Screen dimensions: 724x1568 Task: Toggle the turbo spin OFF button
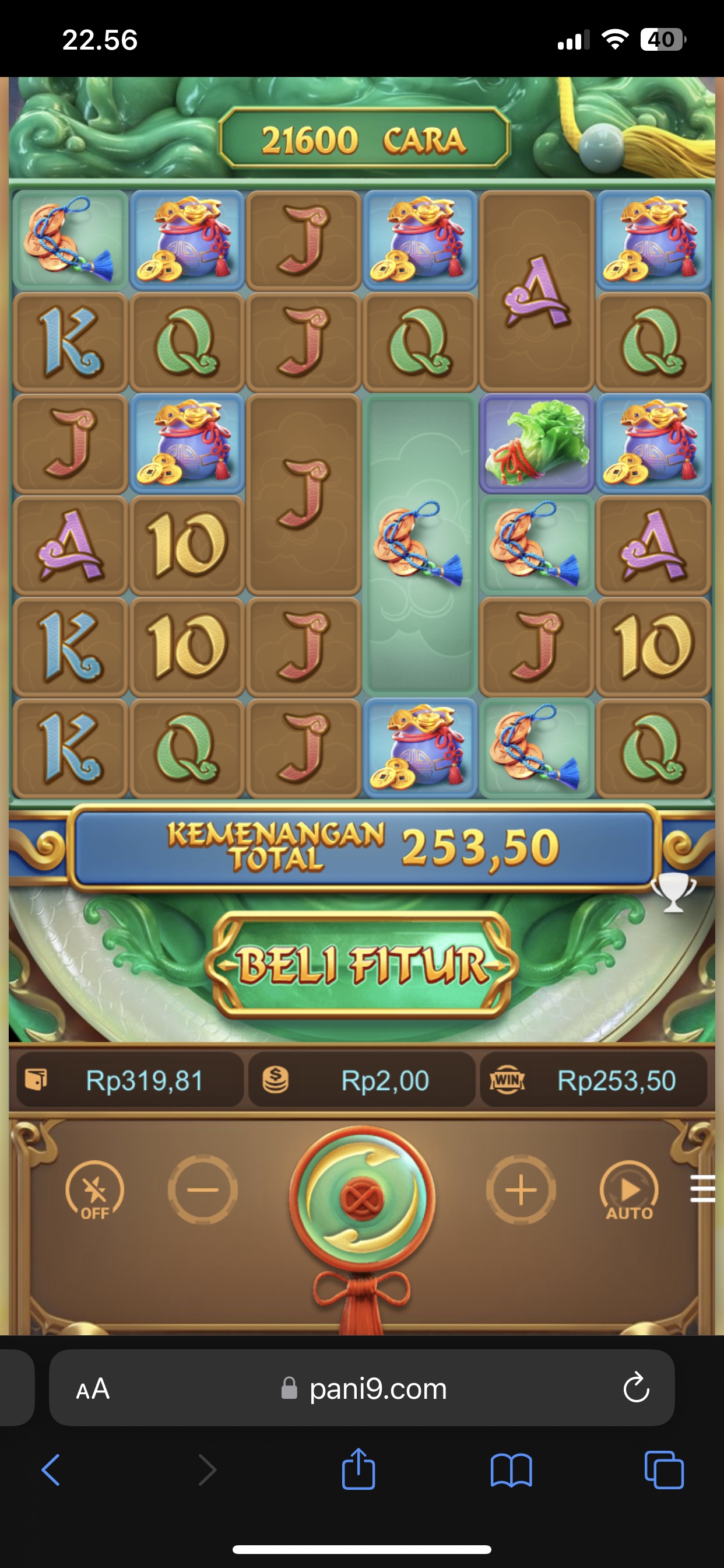95,1191
